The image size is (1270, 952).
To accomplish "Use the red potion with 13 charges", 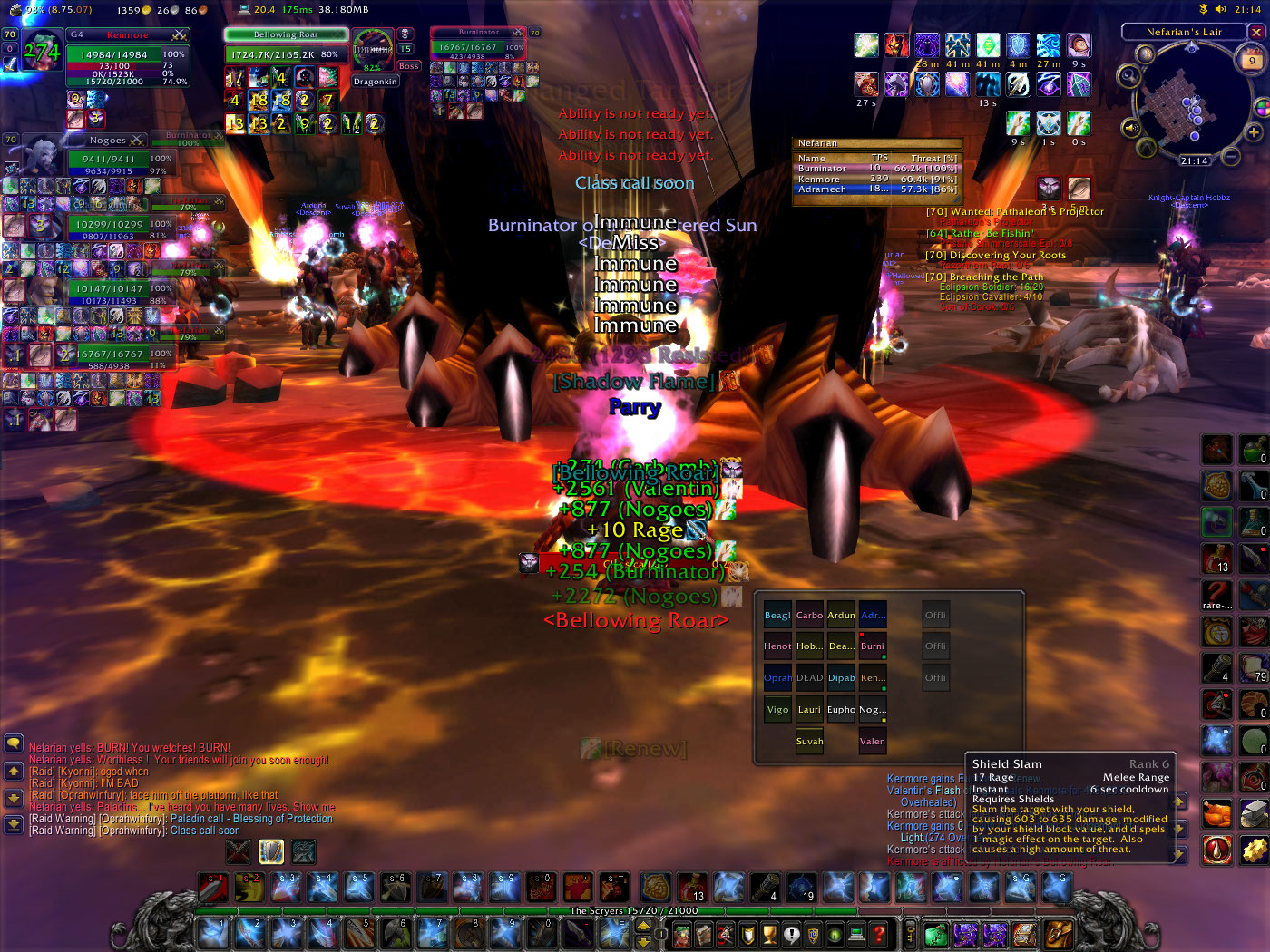I will point(1216,559).
